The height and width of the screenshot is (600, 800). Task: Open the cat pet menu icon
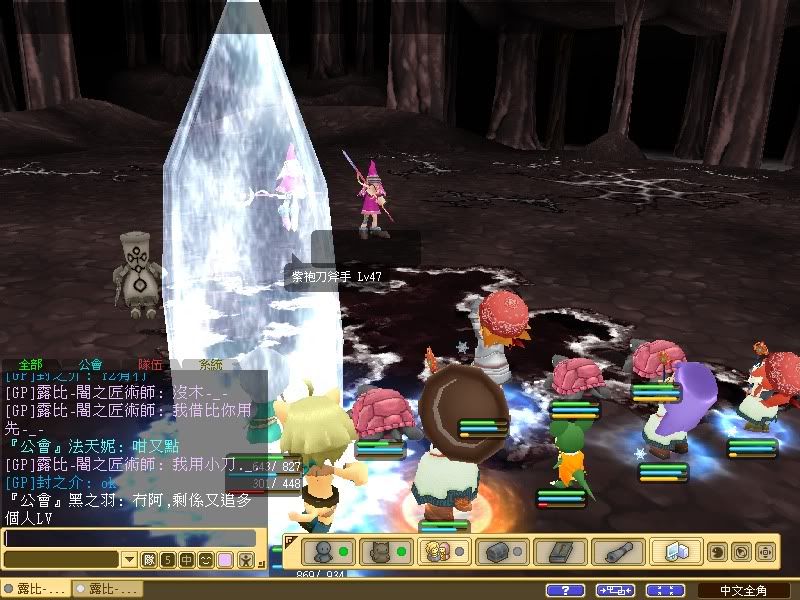[381, 551]
